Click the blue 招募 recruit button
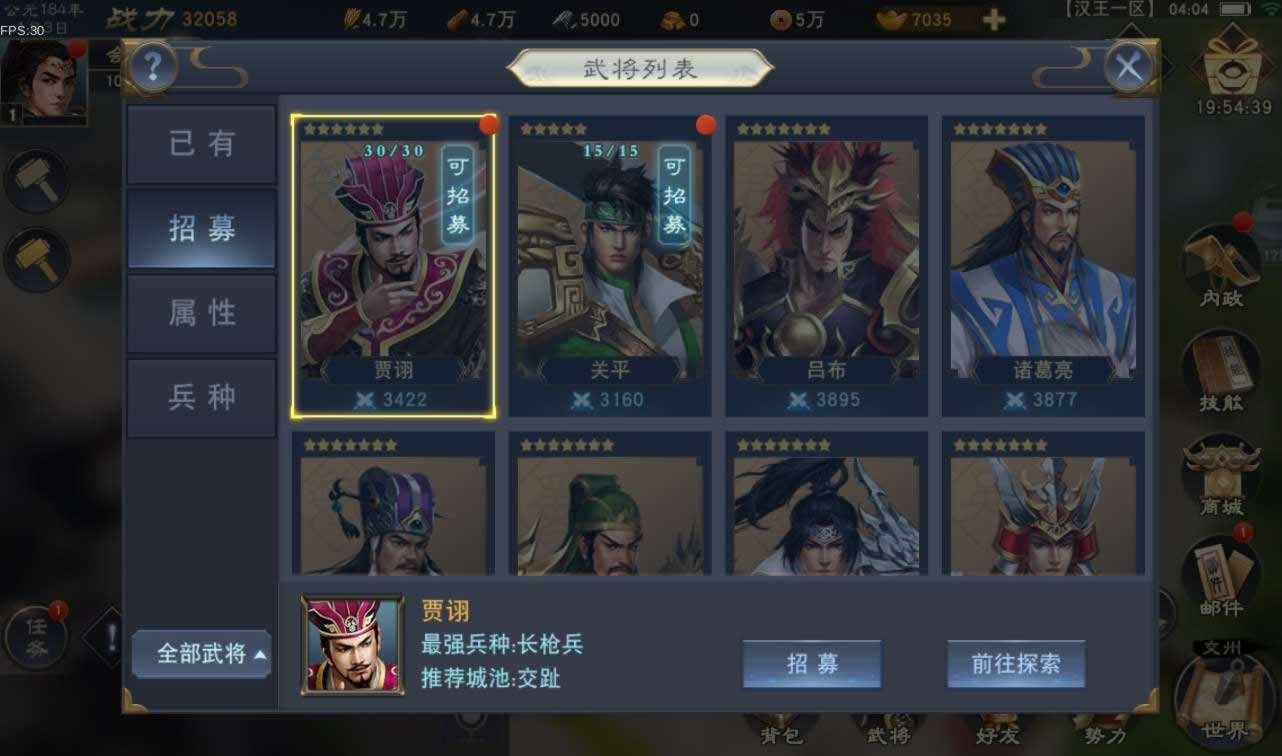 (x=811, y=664)
